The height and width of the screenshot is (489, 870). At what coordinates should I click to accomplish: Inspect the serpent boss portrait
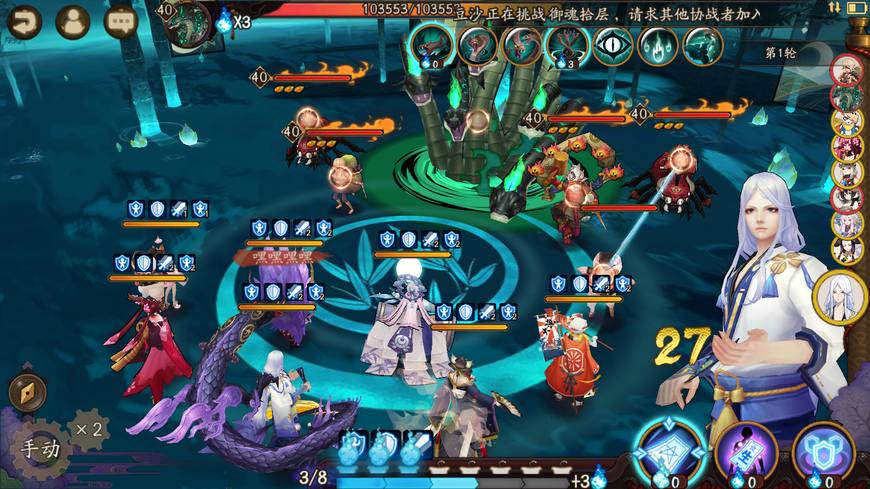pyautogui.click(x=186, y=22)
